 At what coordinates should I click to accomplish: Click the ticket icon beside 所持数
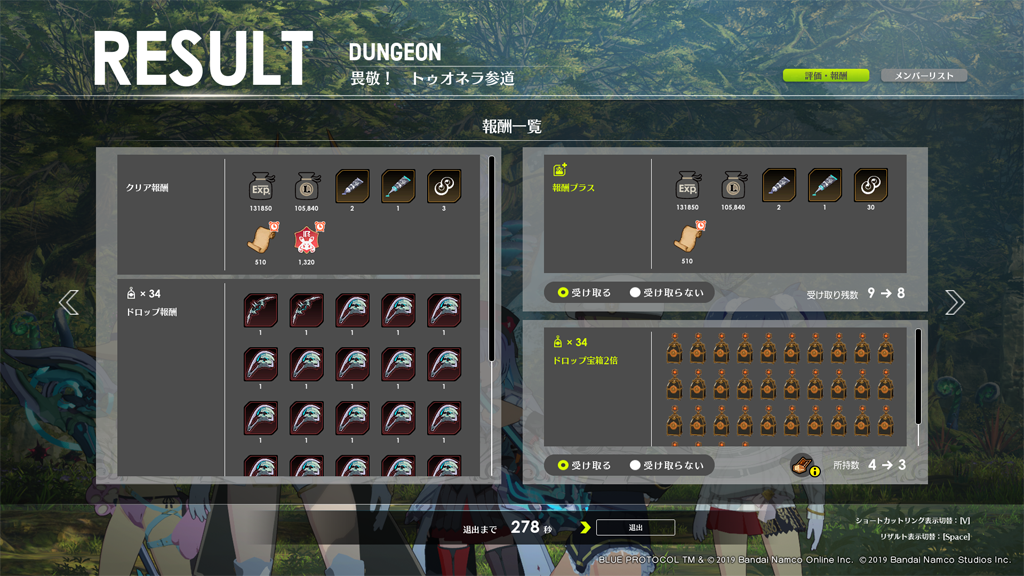(x=803, y=465)
